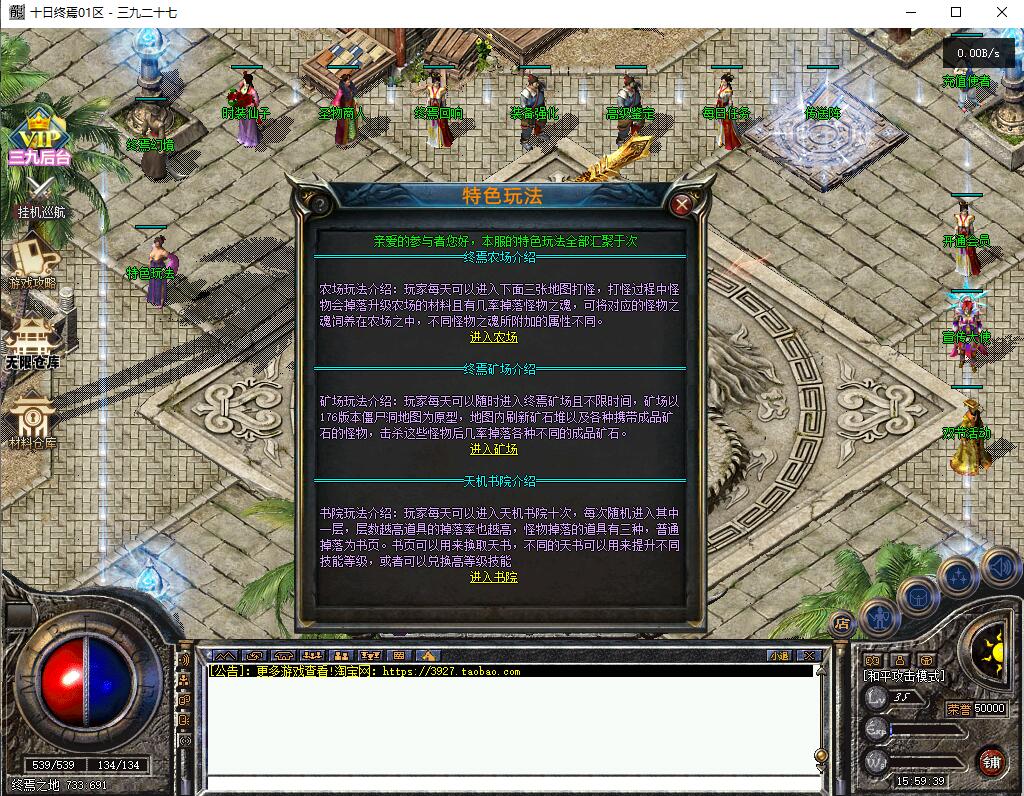Open the 材料仓库 material warehouse

(34, 418)
